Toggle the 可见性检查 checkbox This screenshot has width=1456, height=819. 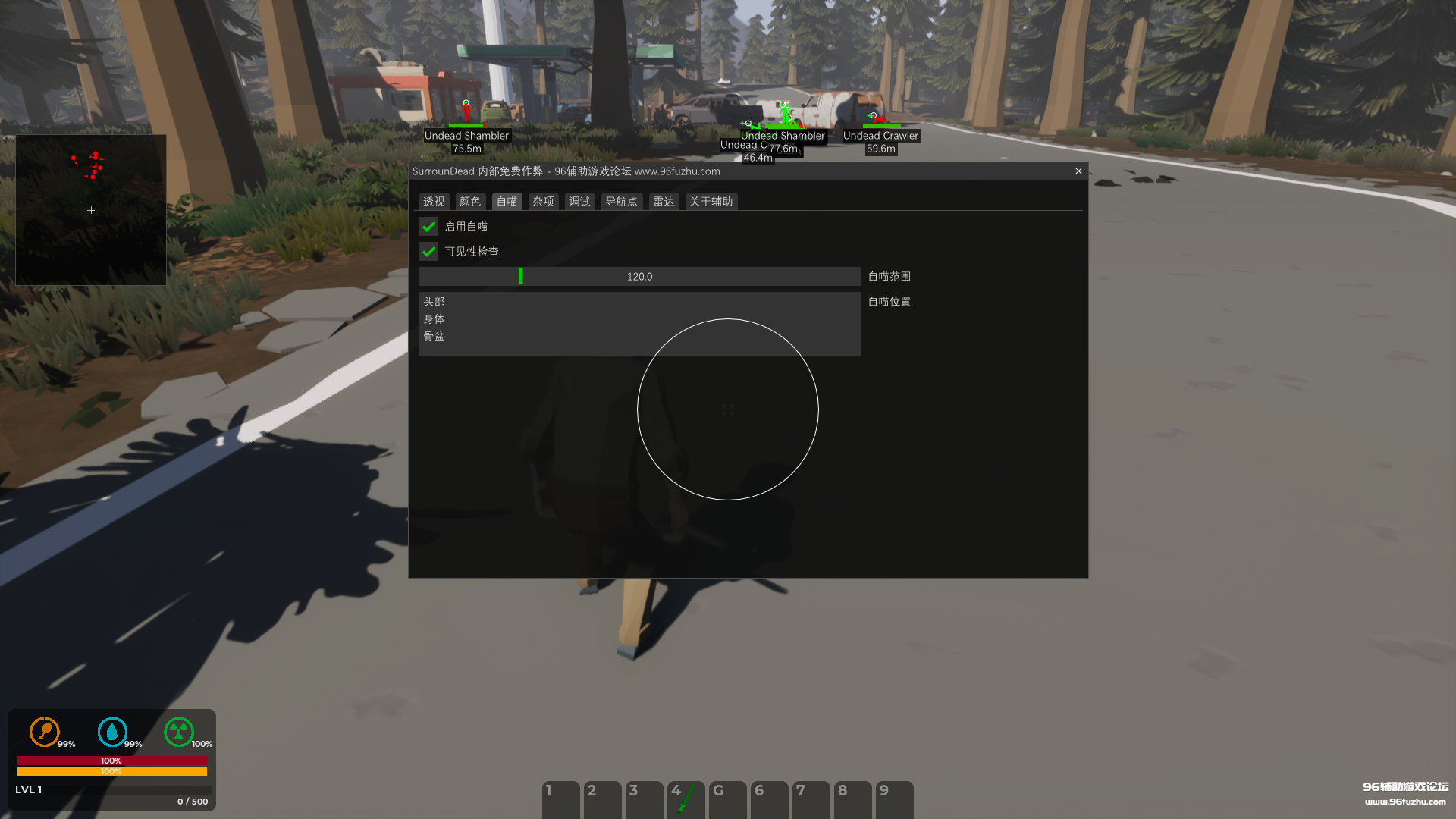pyautogui.click(x=428, y=251)
